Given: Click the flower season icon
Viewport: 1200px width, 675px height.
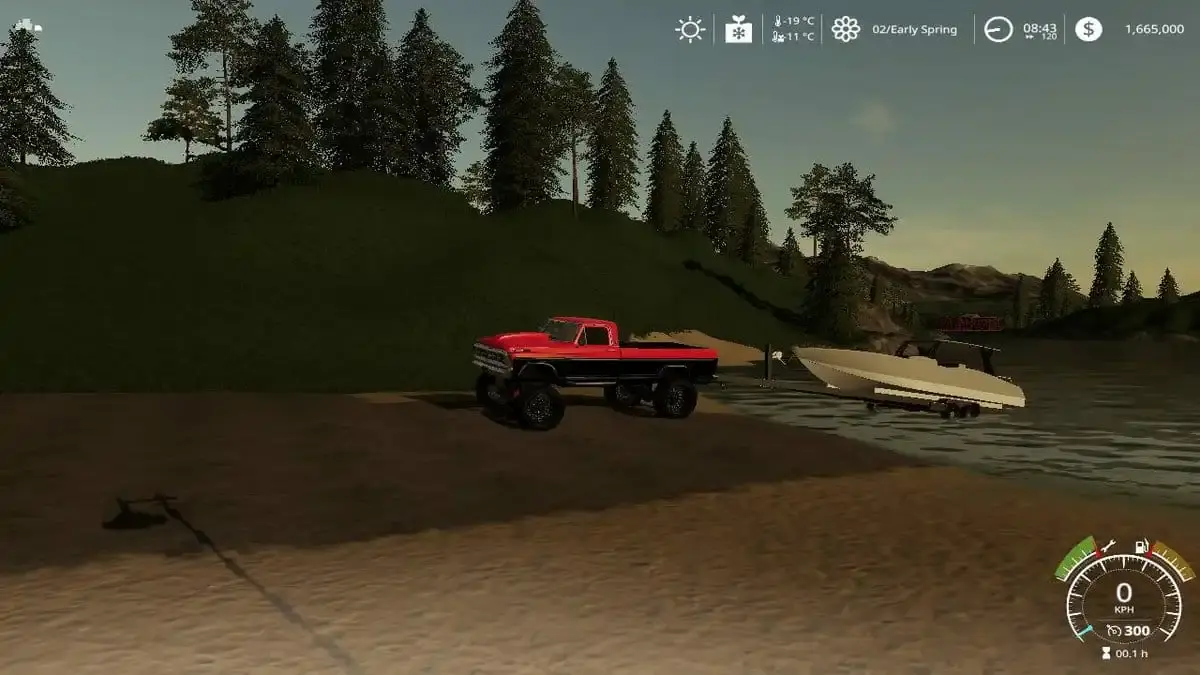Looking at the screenshot, I should [846, 29].
